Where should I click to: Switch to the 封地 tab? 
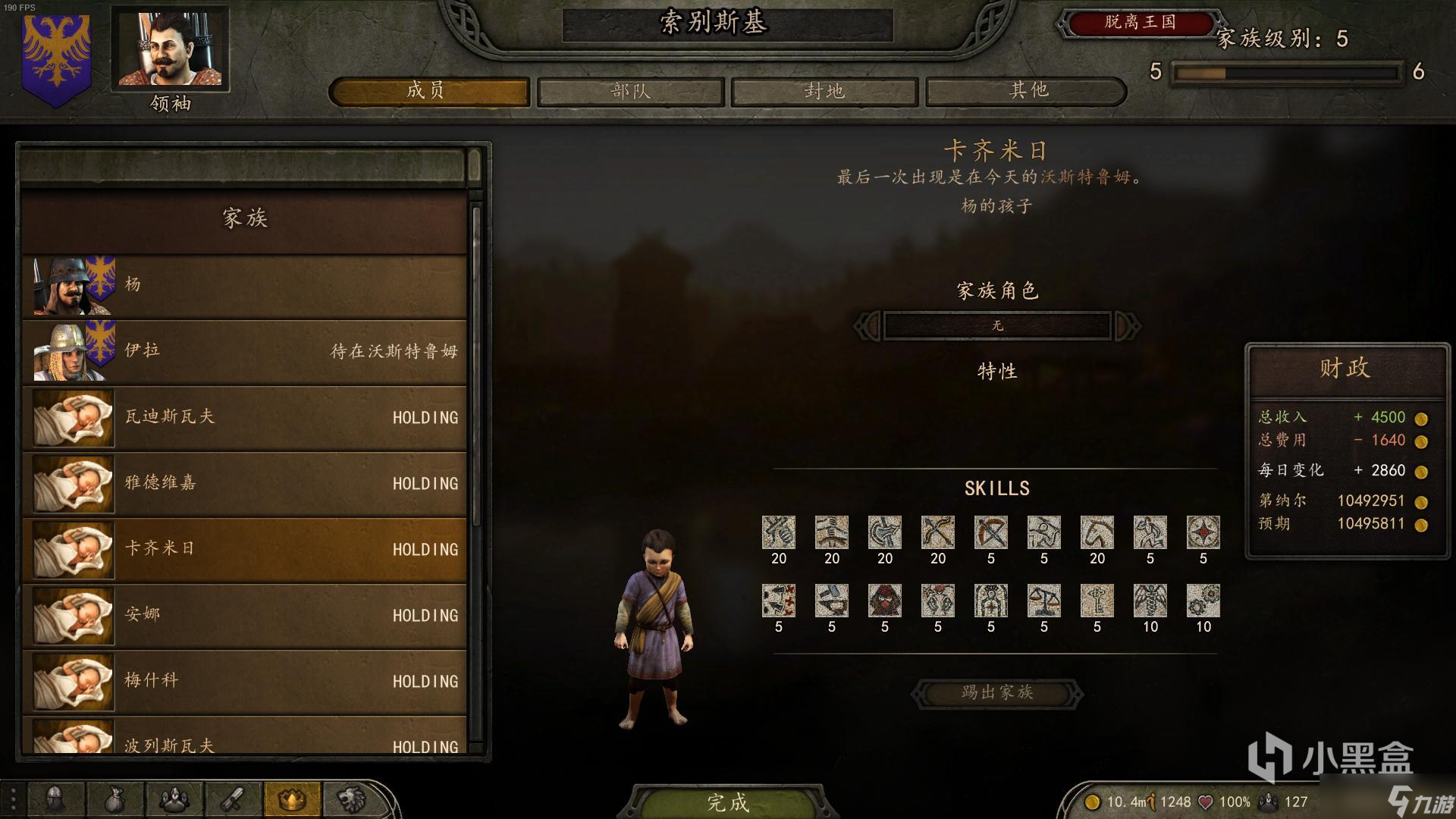click(824, 92)
